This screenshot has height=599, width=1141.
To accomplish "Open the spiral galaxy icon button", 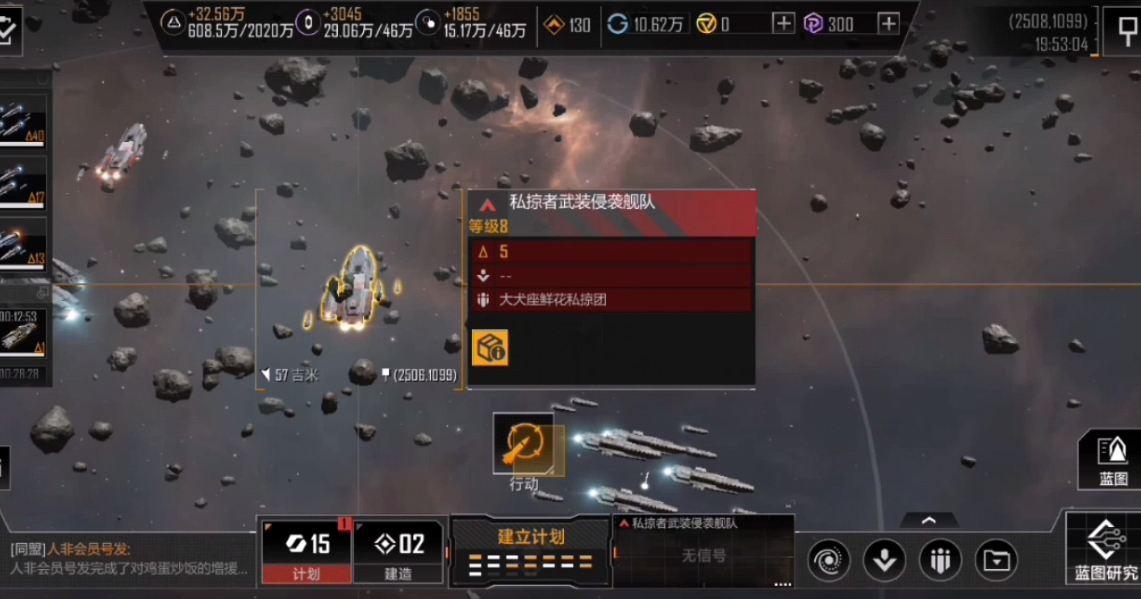I will coord(829,559).
